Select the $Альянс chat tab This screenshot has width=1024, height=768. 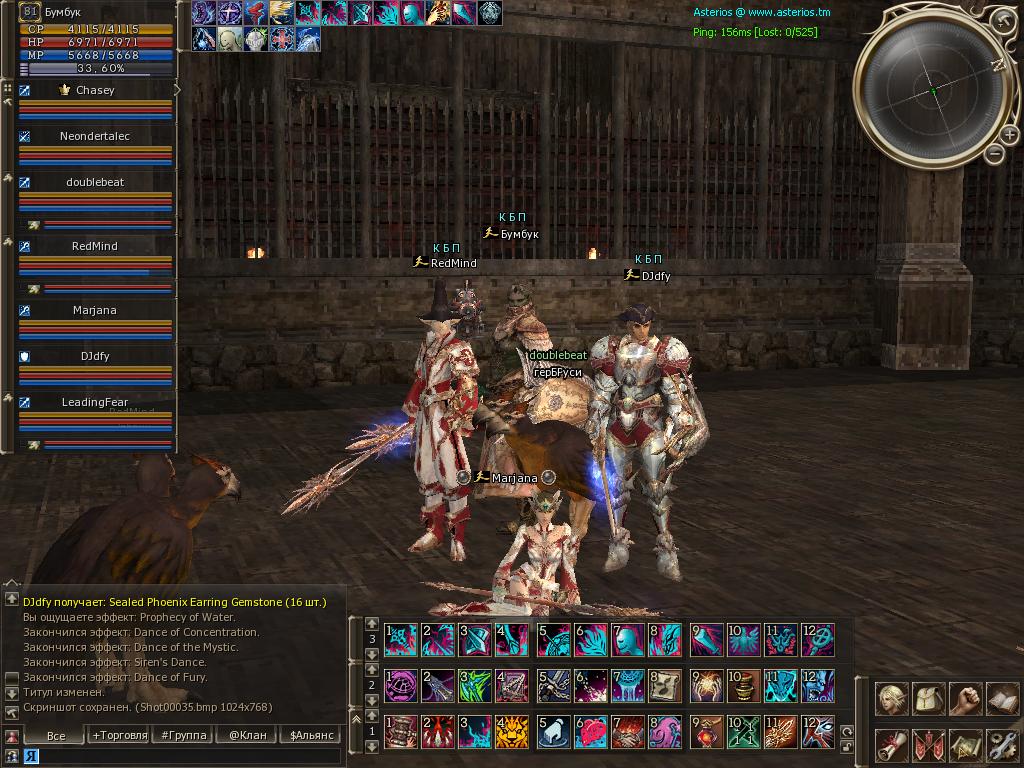[309, 735]
